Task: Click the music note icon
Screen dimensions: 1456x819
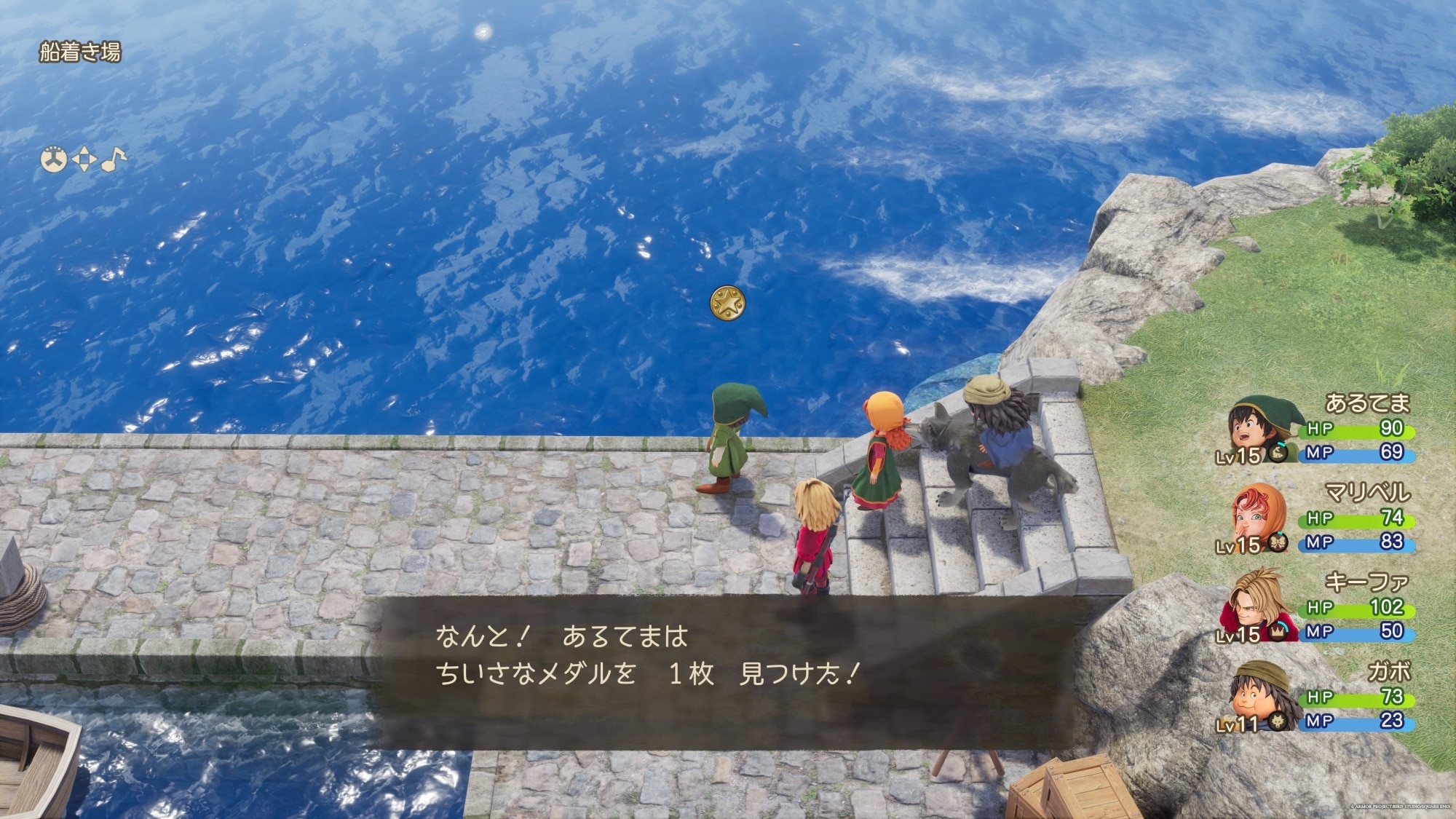Action: tap(114, 159)
